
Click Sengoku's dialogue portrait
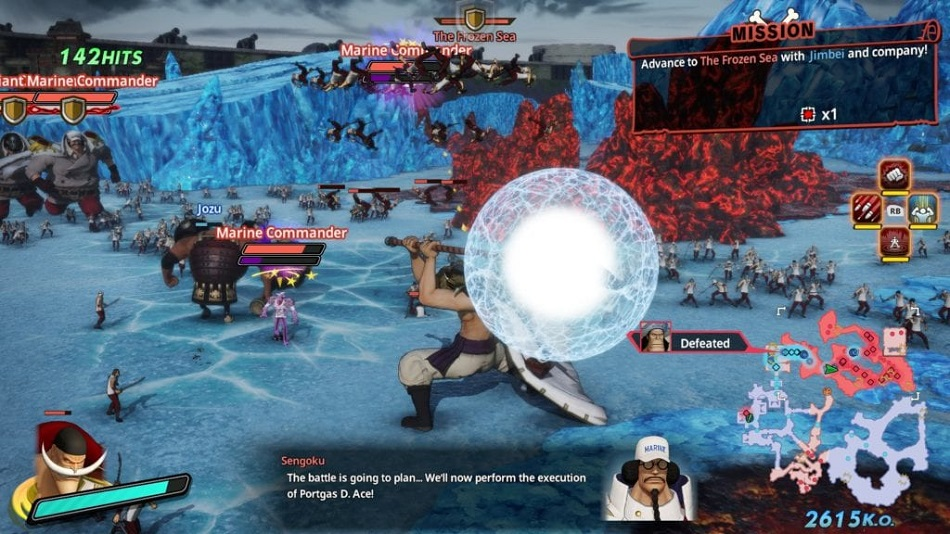[x=649, y=478]
